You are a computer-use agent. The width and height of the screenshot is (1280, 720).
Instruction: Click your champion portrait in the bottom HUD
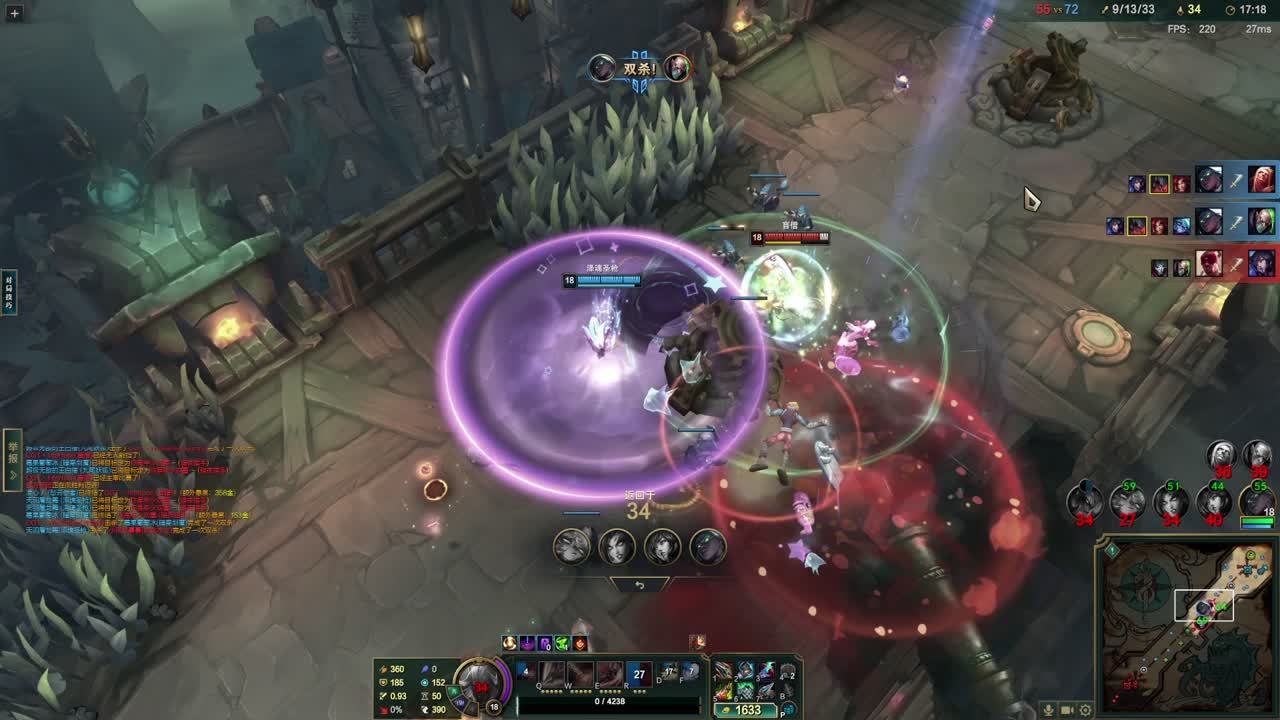(480, 682)
